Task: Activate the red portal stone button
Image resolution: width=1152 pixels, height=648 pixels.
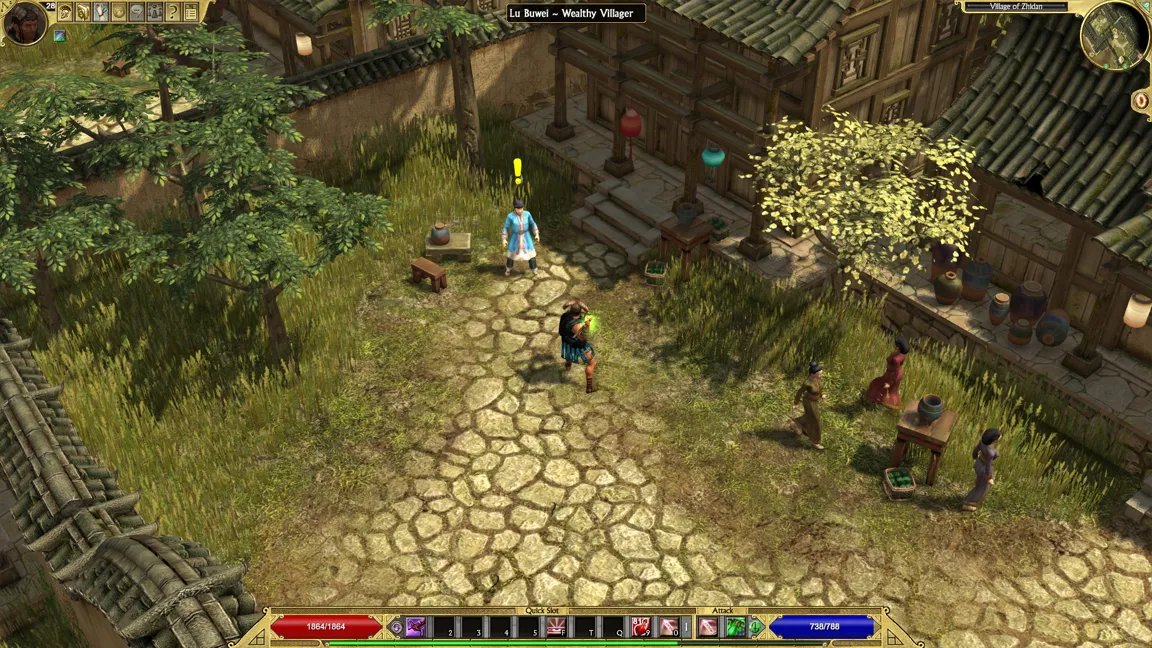Action: click(x=1141, y=100)
